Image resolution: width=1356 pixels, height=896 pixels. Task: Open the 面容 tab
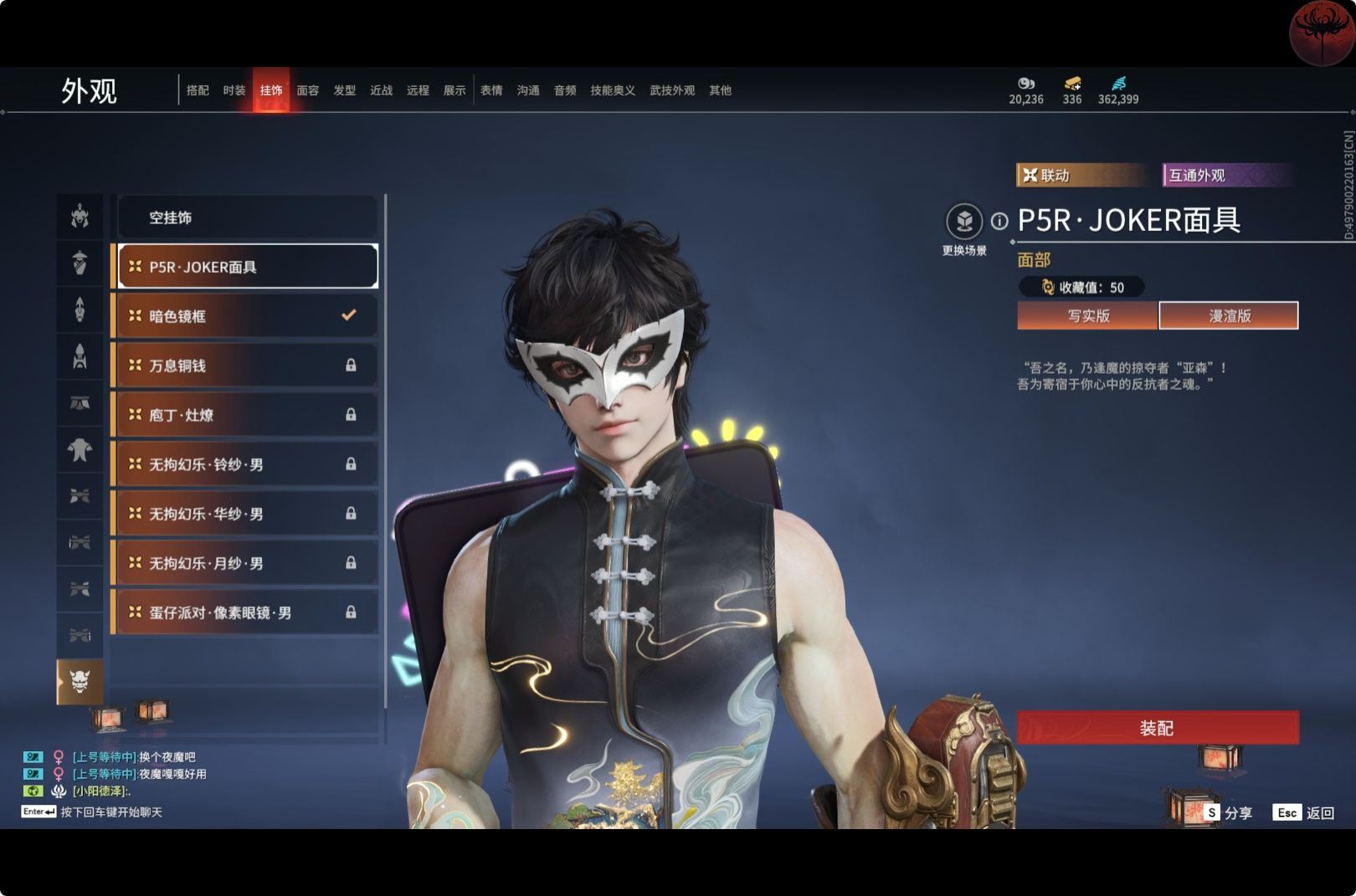308,90
